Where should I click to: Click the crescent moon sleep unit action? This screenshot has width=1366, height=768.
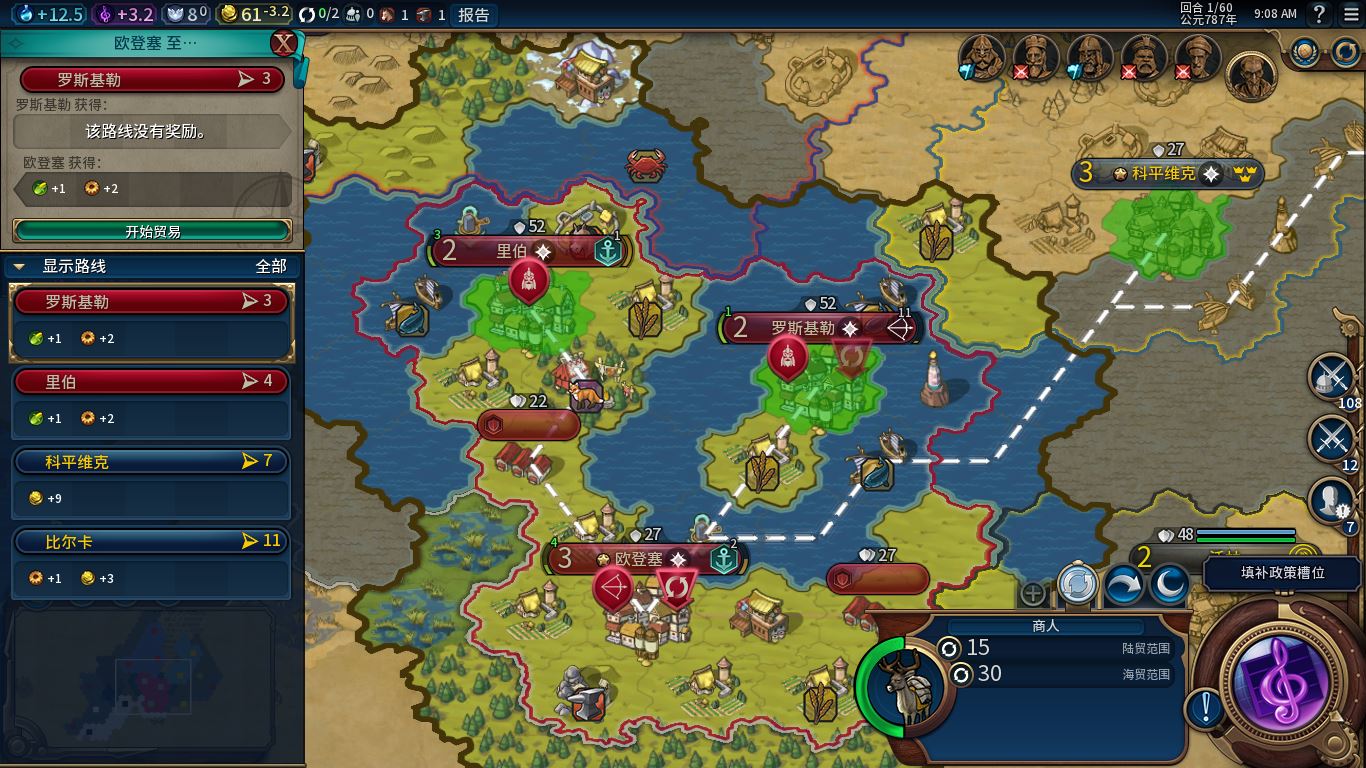click(1168, 586)
